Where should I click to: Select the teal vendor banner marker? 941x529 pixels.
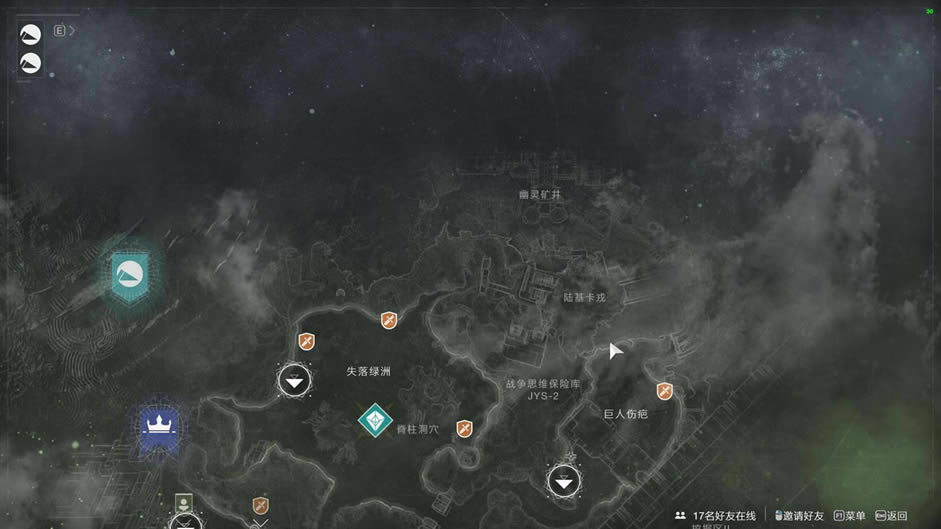(x=129, y=274)
